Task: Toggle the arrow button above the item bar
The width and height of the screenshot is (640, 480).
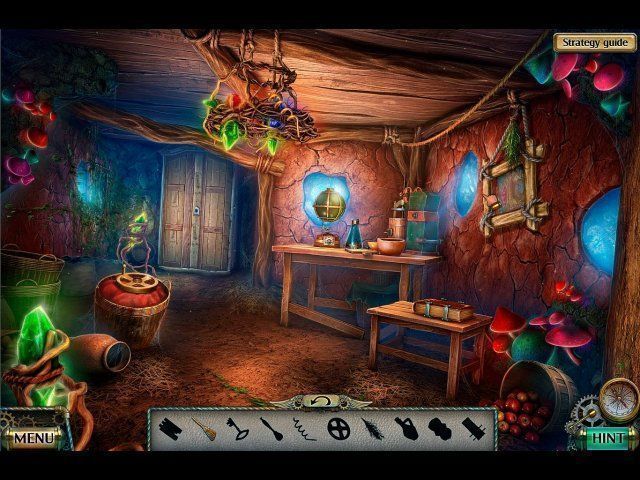Action: click(322, 401)
